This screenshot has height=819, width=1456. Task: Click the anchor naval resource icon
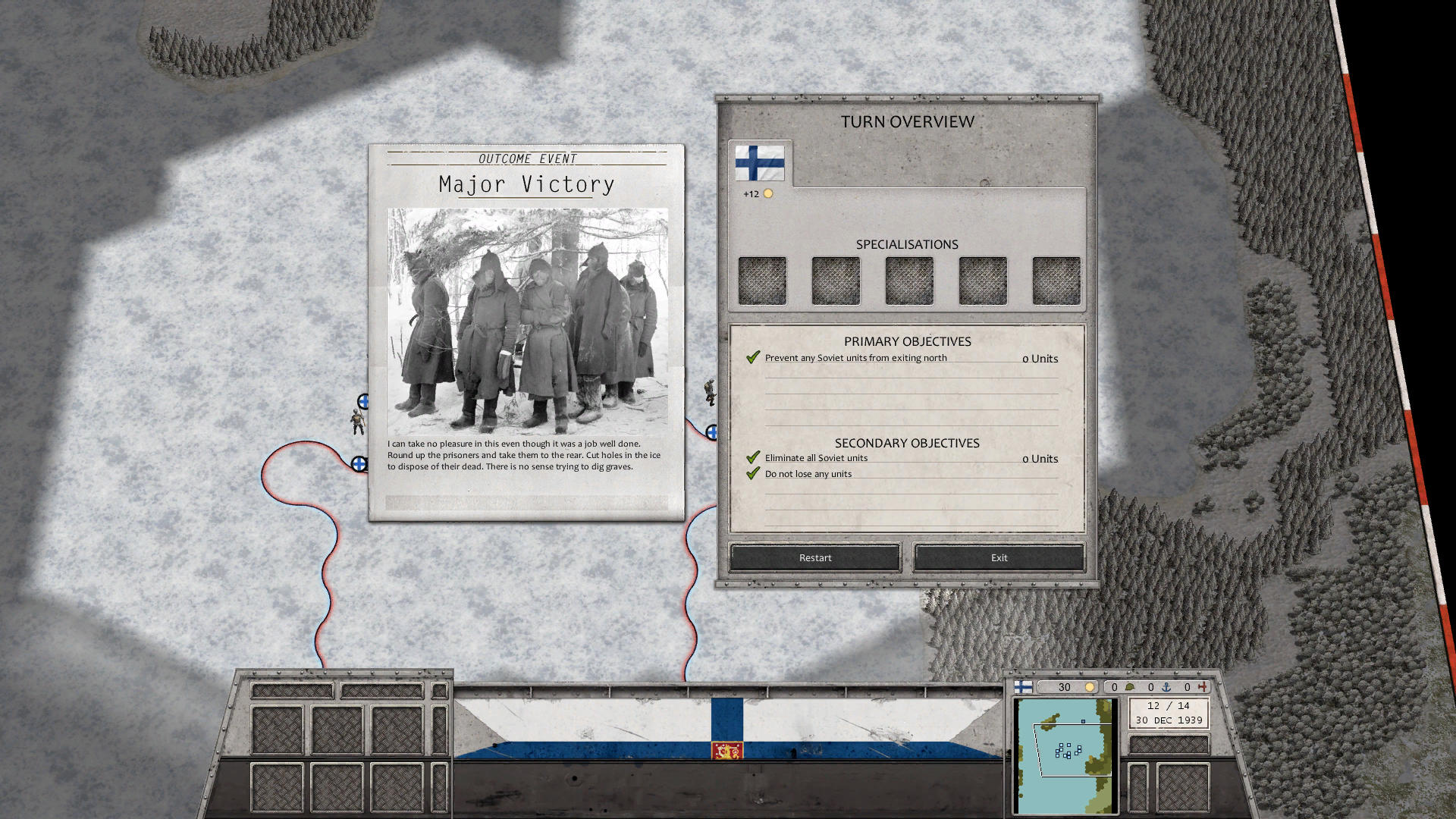pos(1168,687)
